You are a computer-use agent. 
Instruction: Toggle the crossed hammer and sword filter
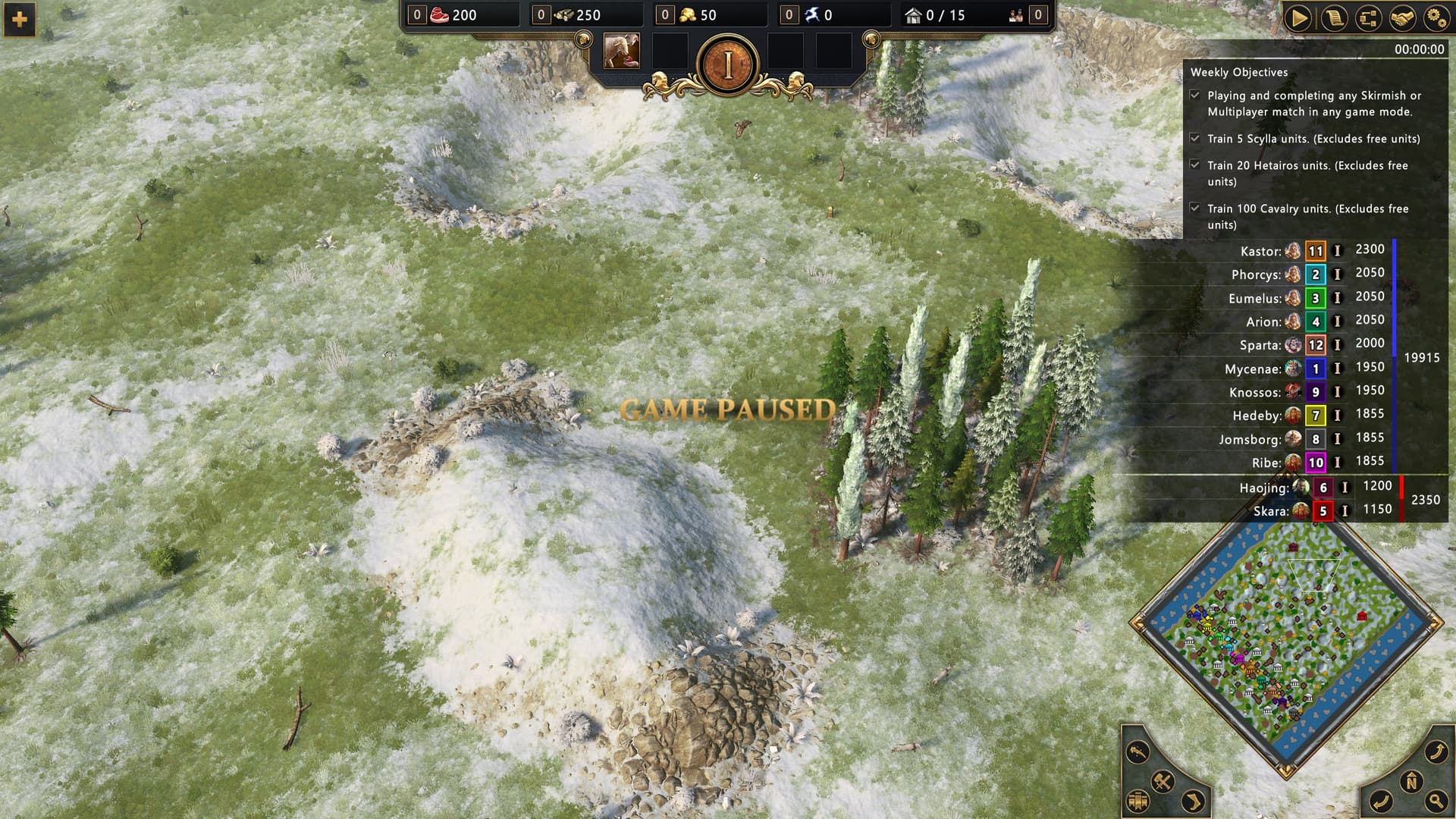click(x=1163, y=781)
